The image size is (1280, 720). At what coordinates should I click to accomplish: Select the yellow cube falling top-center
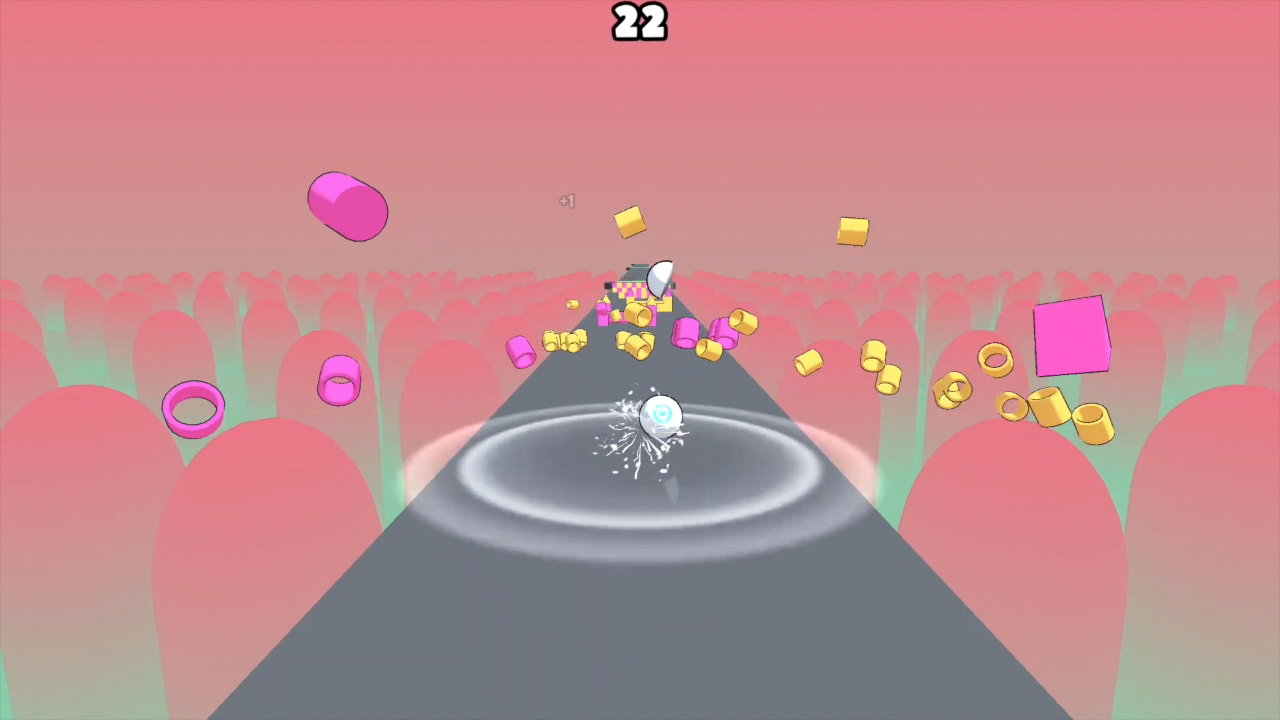(x=629, y=222)
